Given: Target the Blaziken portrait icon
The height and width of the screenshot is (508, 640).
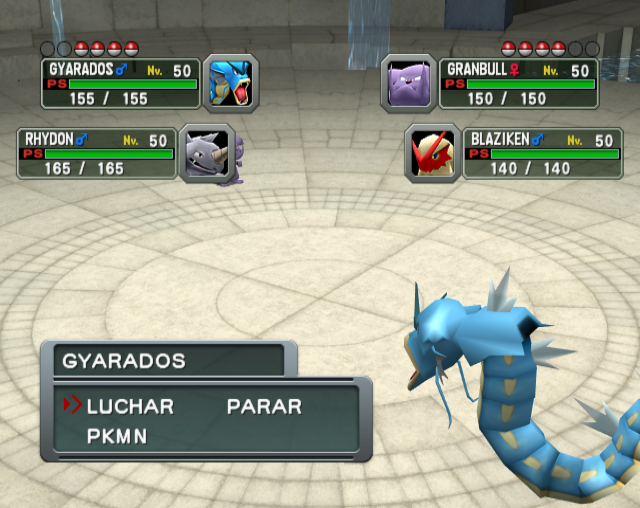Looking at the screenshot, I should coord(433,153).
